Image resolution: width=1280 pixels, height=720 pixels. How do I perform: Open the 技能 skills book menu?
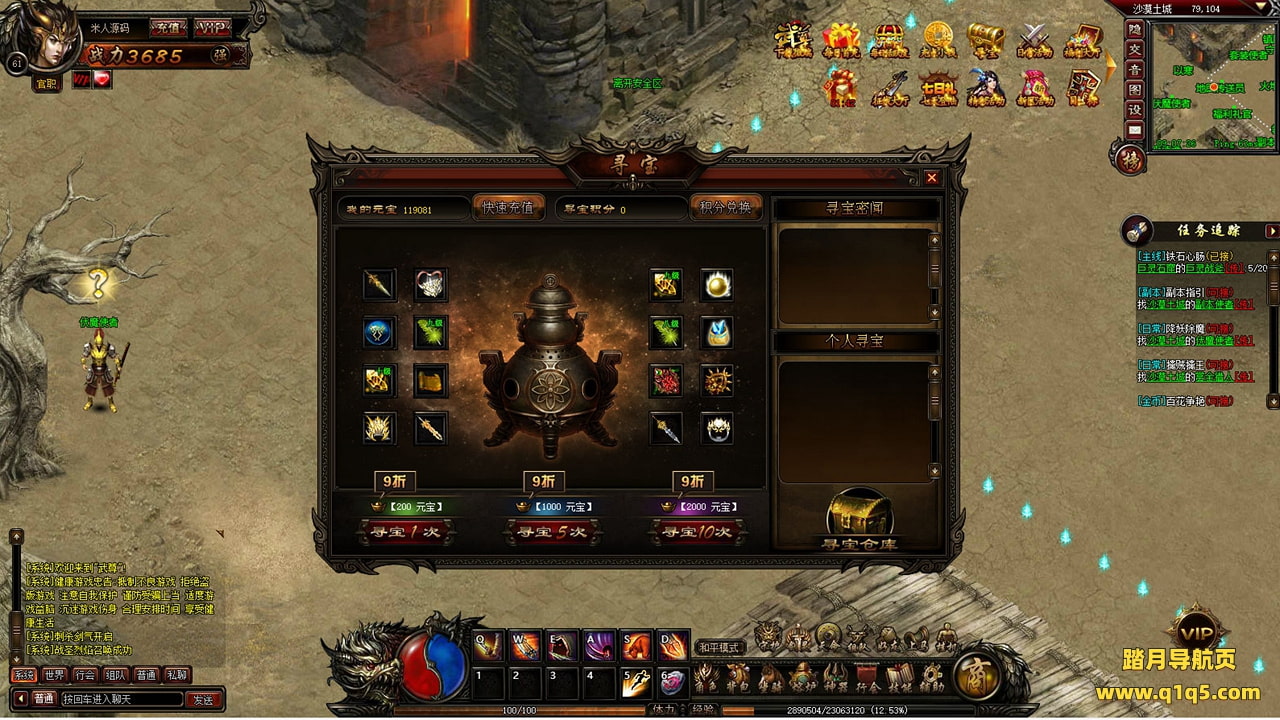point(899,679)
